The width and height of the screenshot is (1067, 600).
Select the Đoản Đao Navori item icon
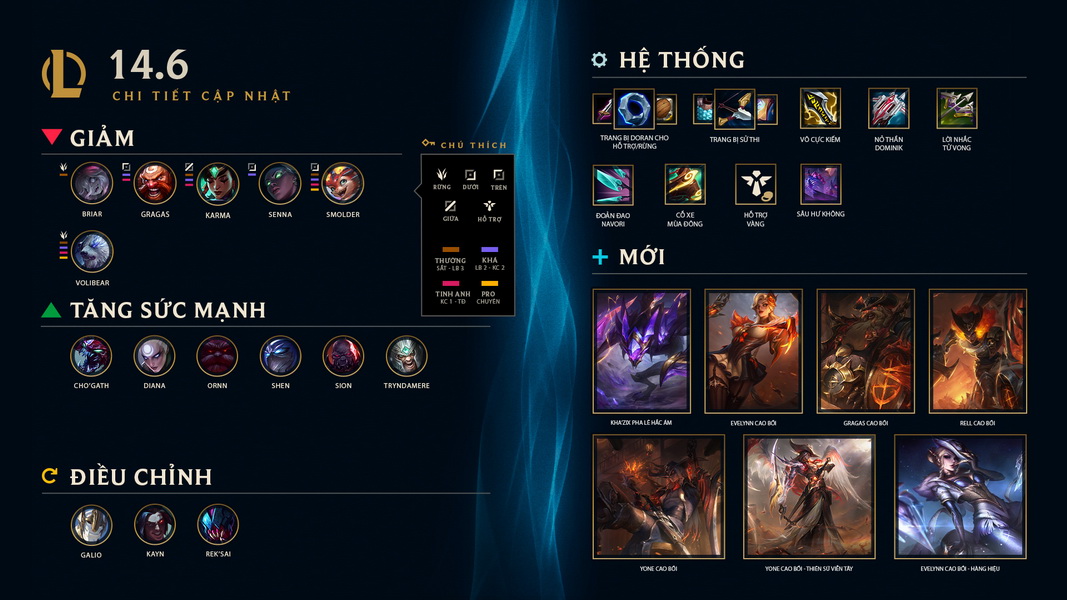click(x=613, y=185)
